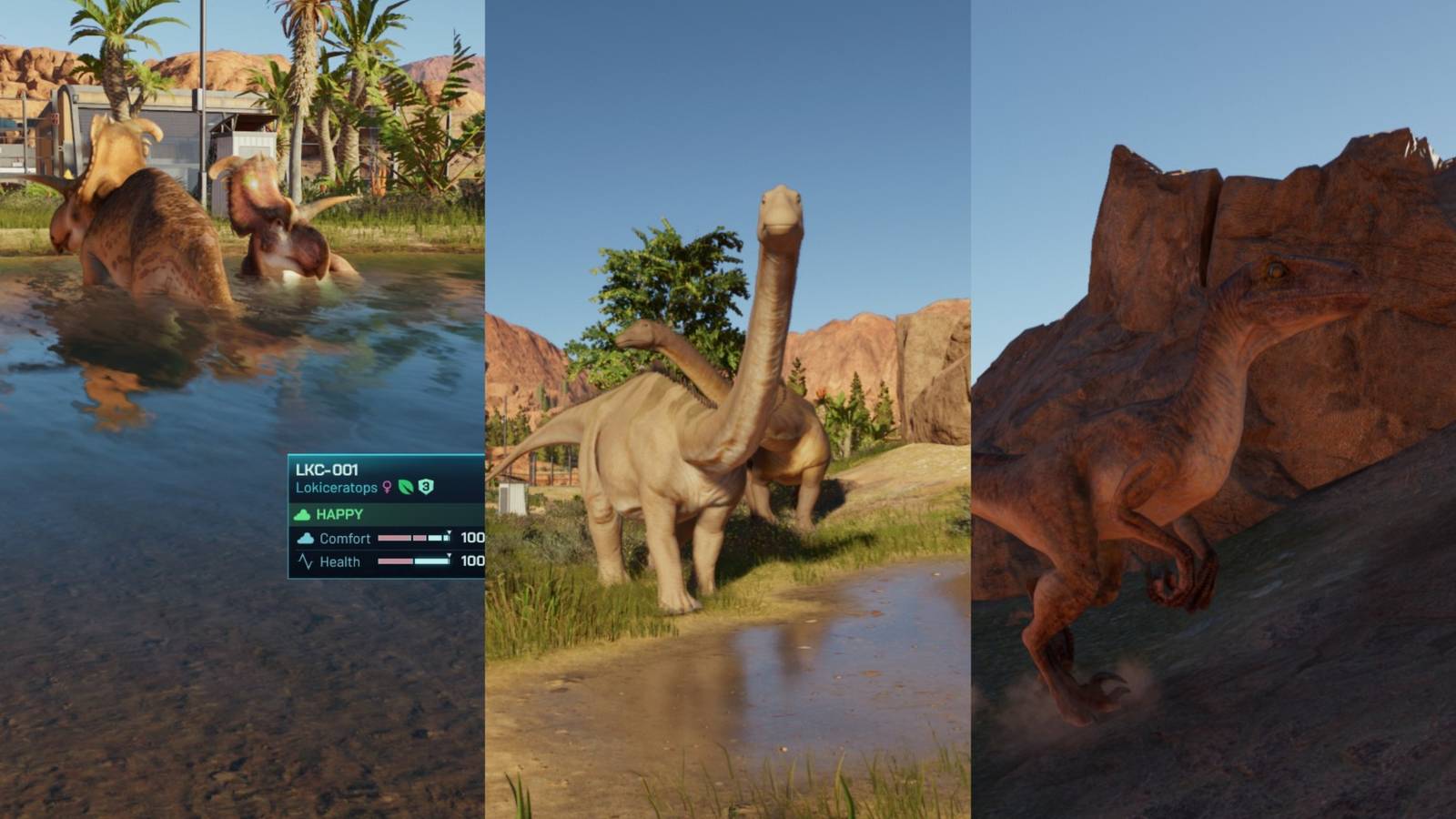Open details via the Lokiceratops species label
The width and height of the screenshot is (1456, 819).
click(337, 488)
